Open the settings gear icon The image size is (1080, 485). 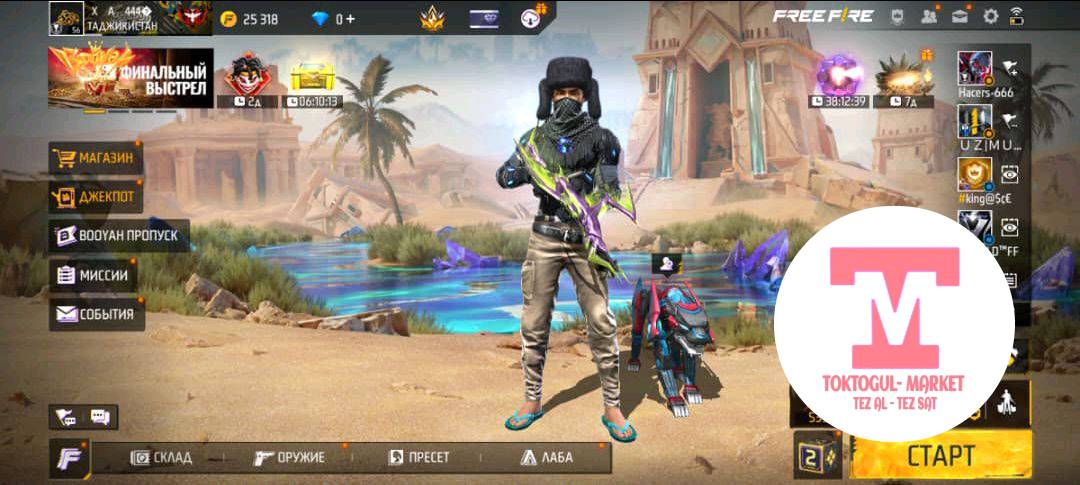coord(991,16)
